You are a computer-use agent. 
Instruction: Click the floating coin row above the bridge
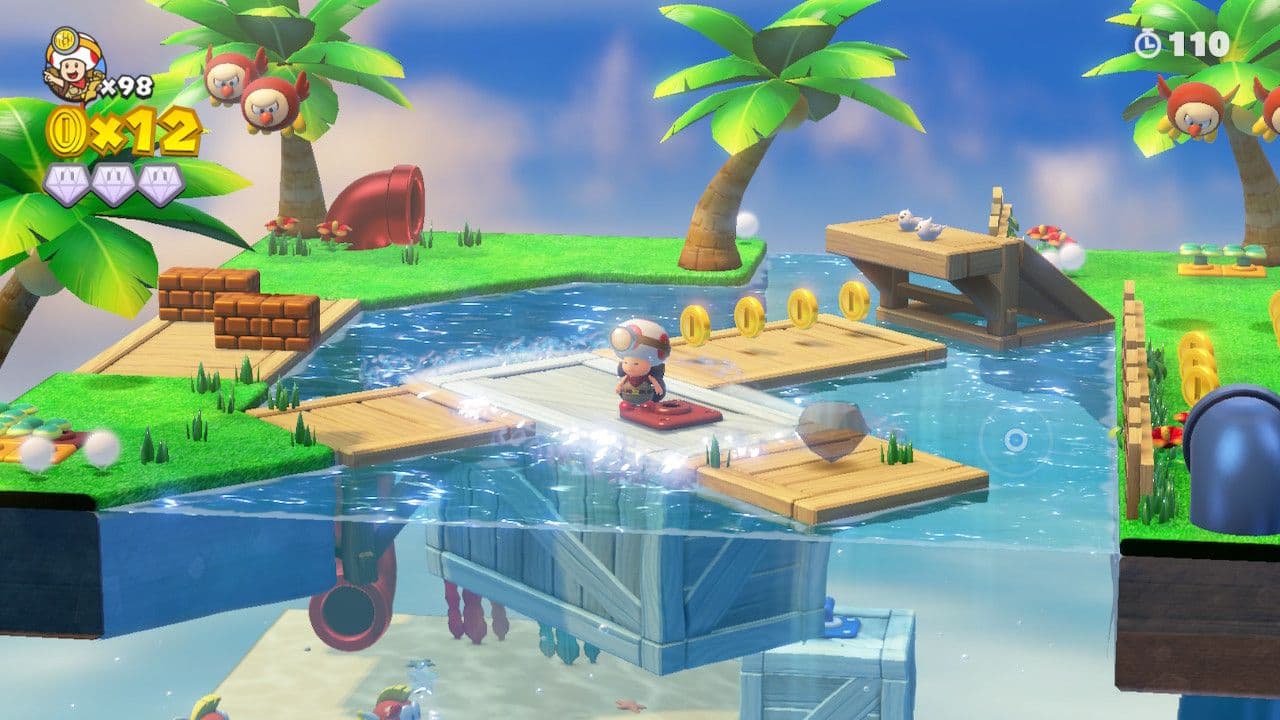click(775, 312)
